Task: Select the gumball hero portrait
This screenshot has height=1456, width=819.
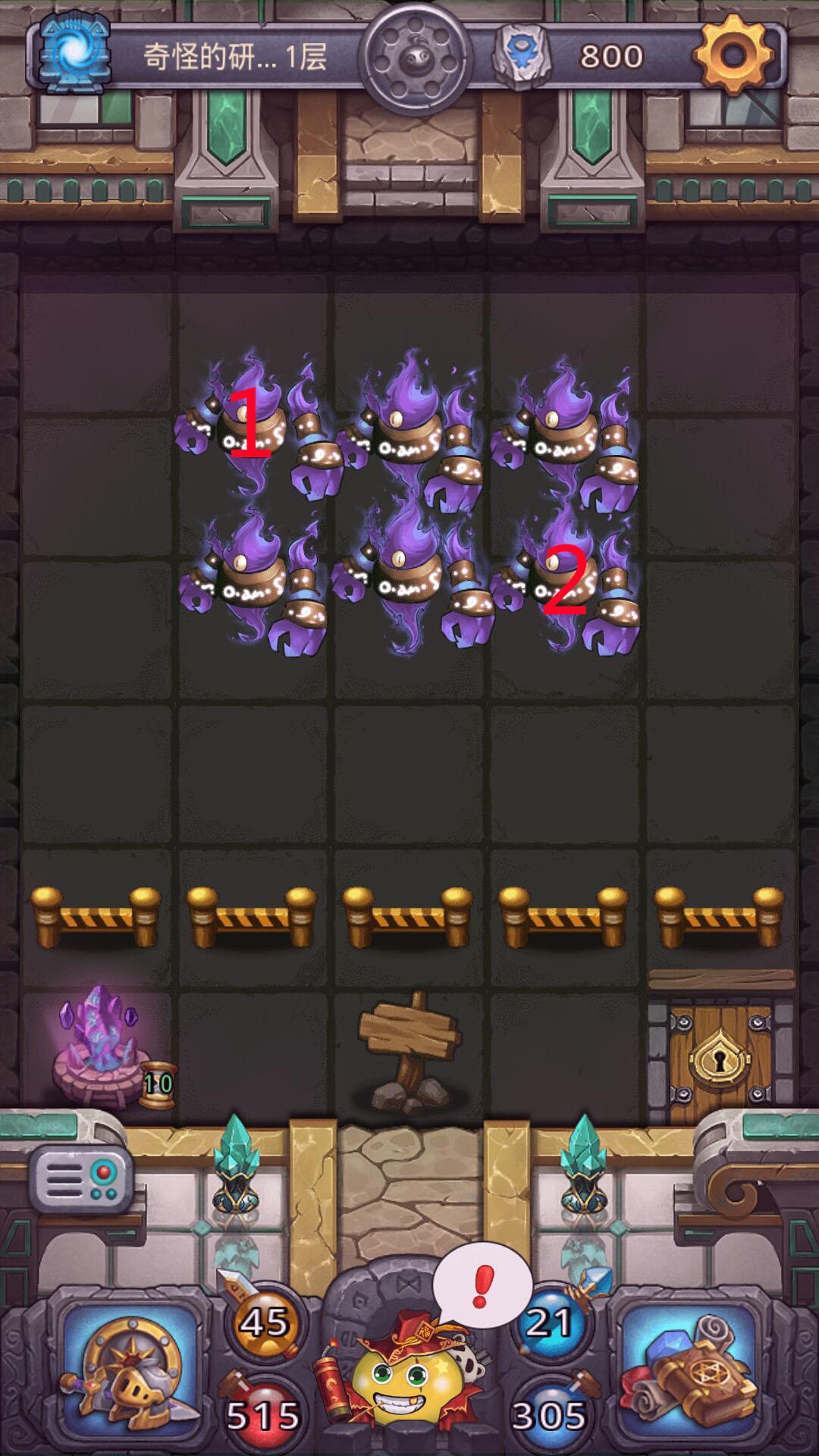Action: click(x=408, y=1380)
